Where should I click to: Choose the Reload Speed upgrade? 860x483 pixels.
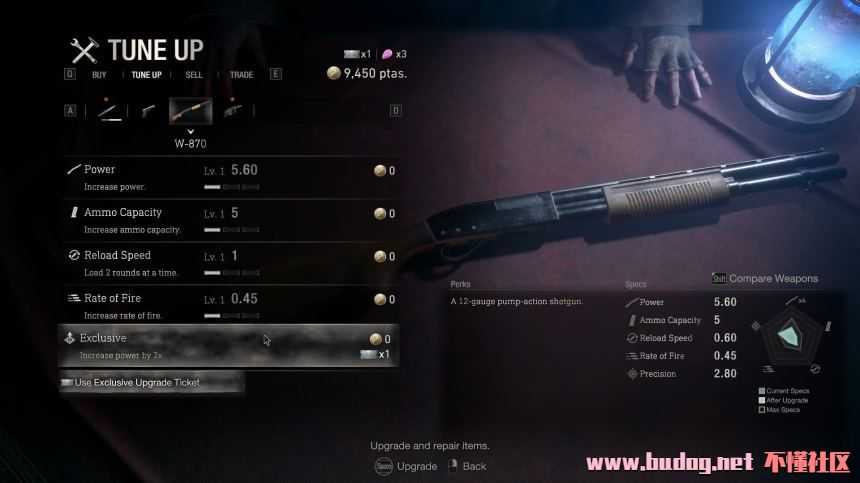coord(230,262)
